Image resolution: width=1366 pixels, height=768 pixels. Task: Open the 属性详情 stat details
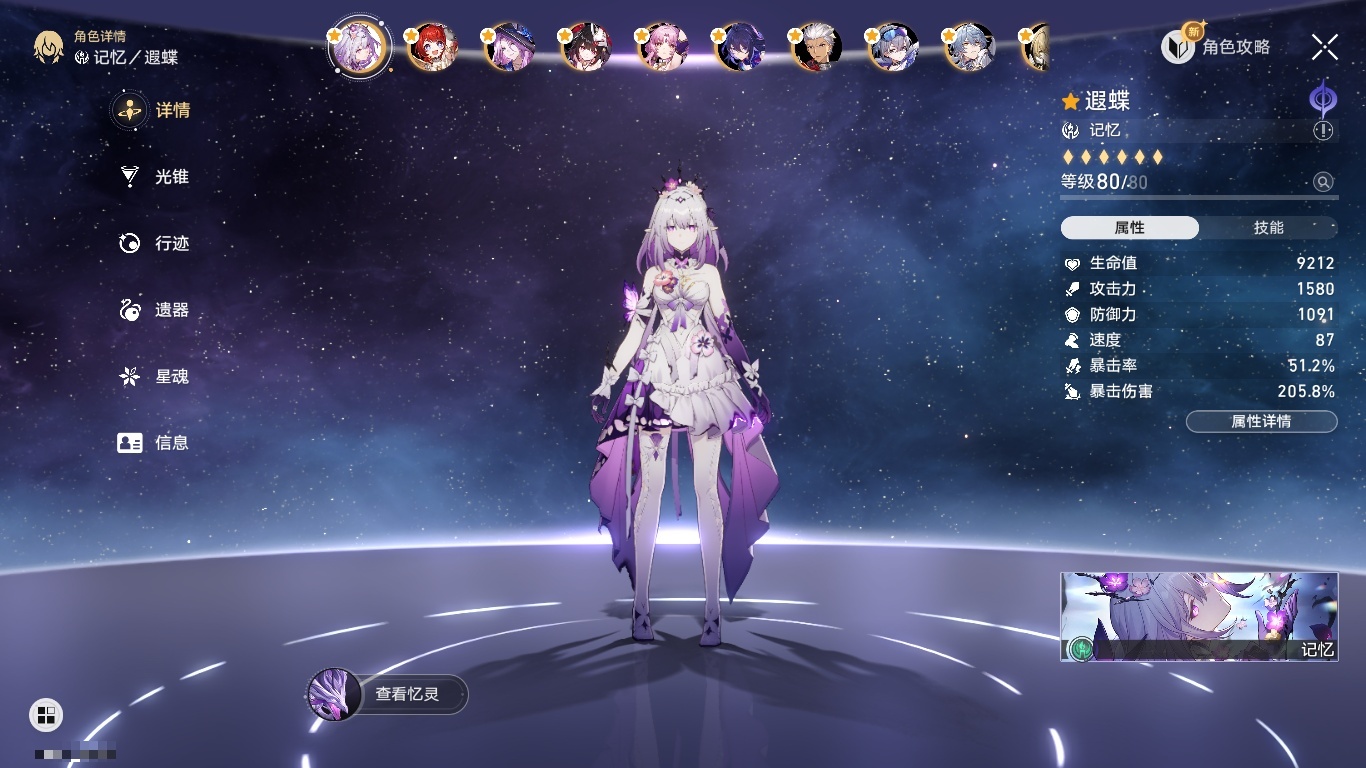tap(1261, 422)
